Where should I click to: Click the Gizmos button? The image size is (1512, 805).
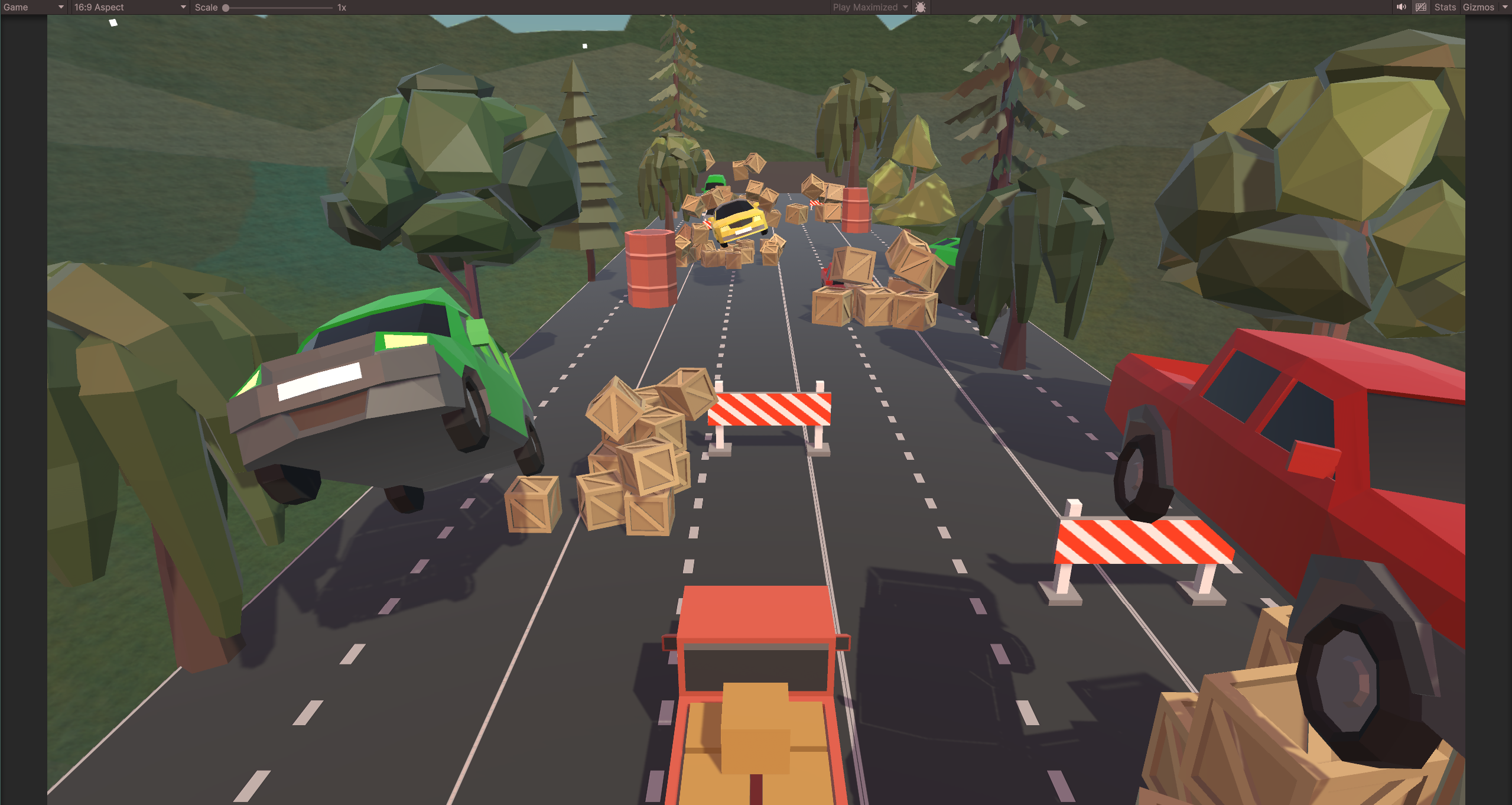1479,7
